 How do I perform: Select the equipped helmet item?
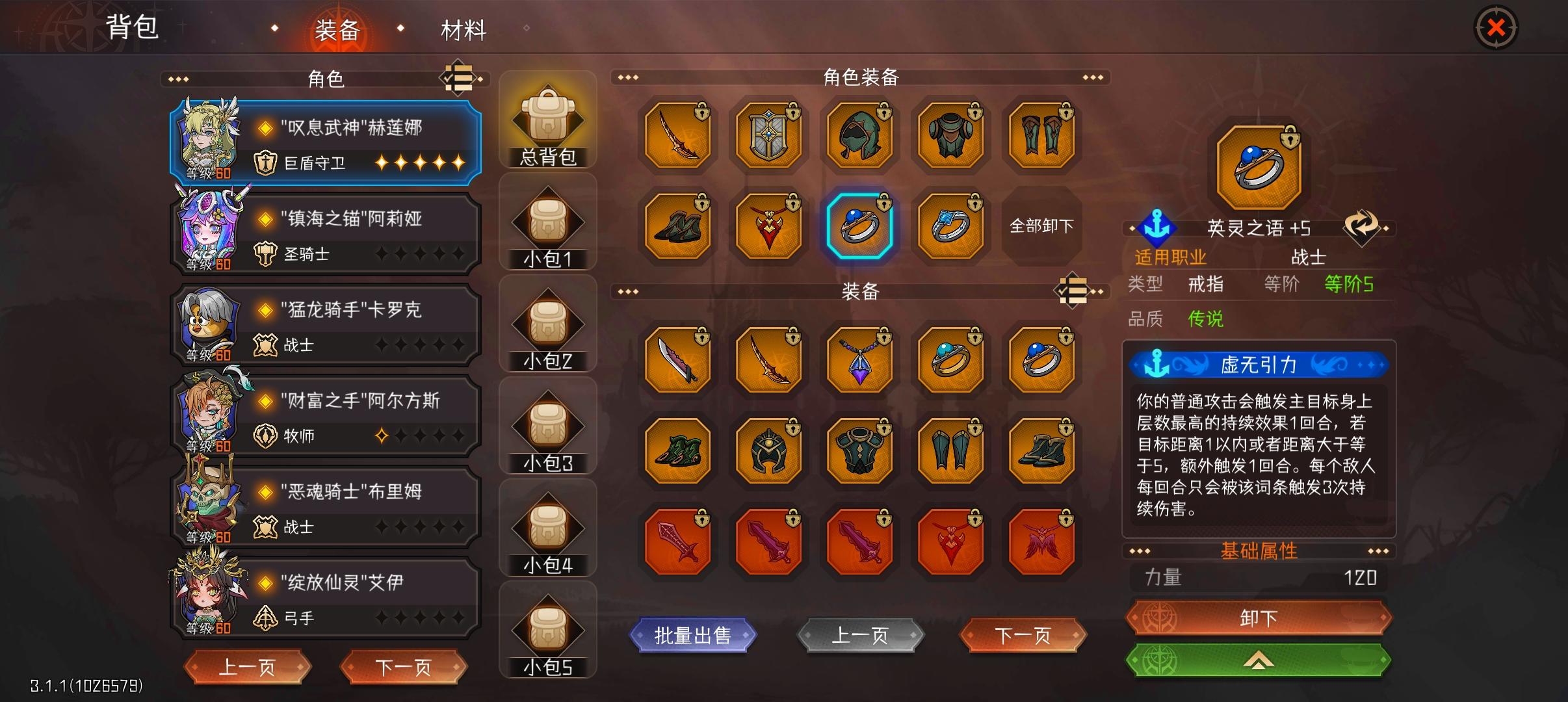(x=859, y=135)
